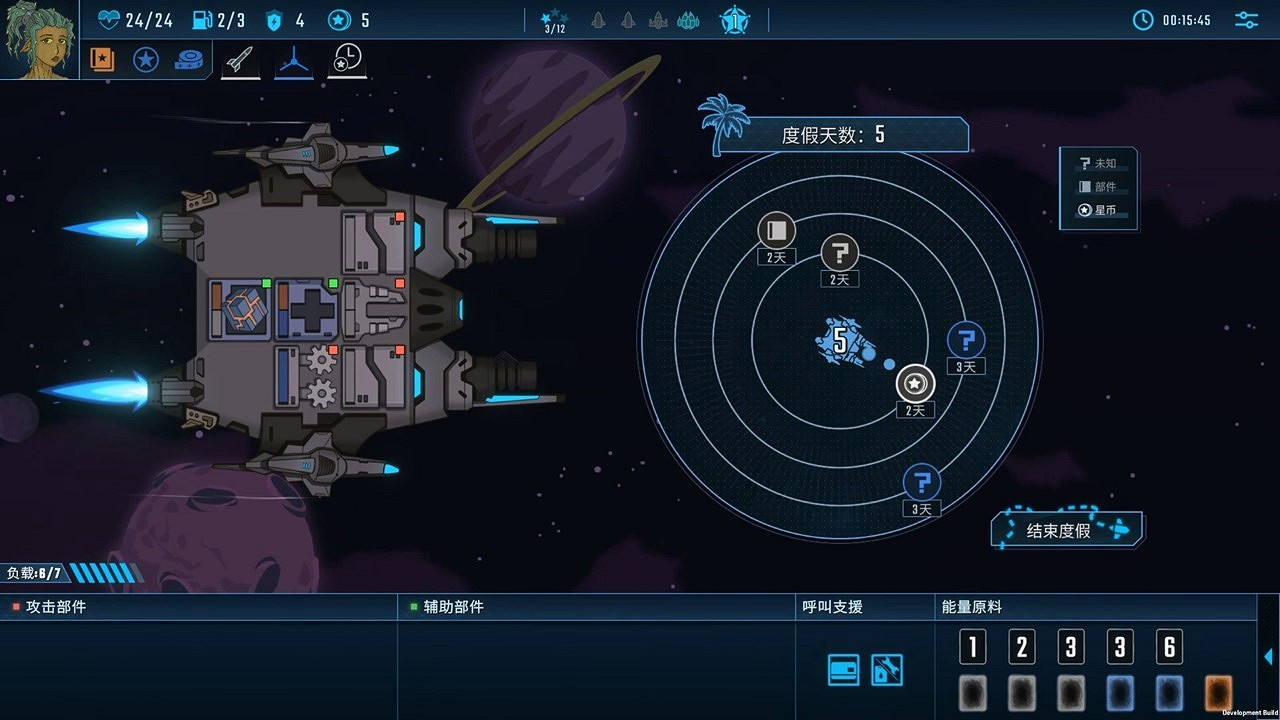This screenshot has height=720, width=1280.
Task: Open the journal logbook tab
Action: click(100, 58)
